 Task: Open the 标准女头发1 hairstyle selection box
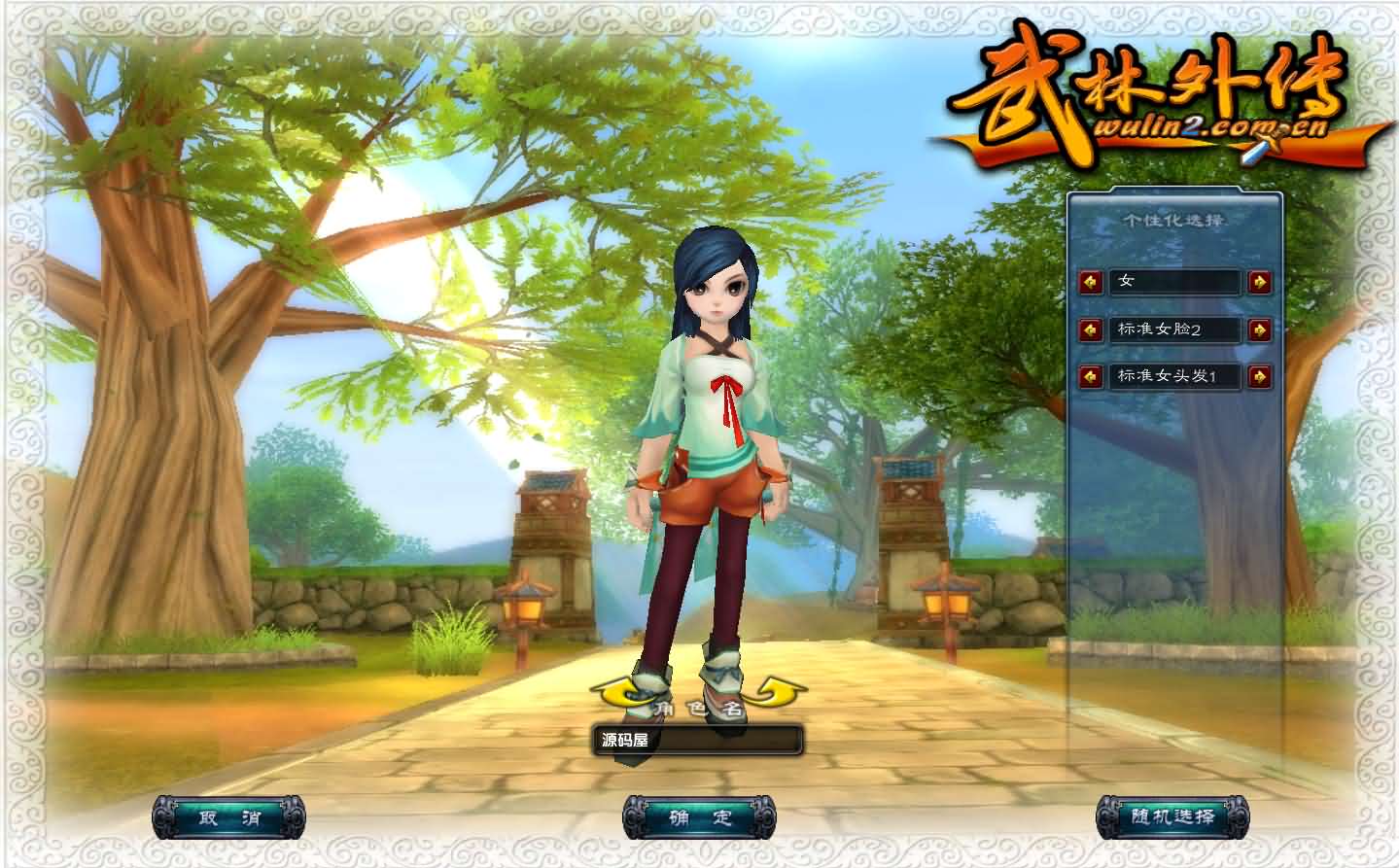pos(1174,377)
